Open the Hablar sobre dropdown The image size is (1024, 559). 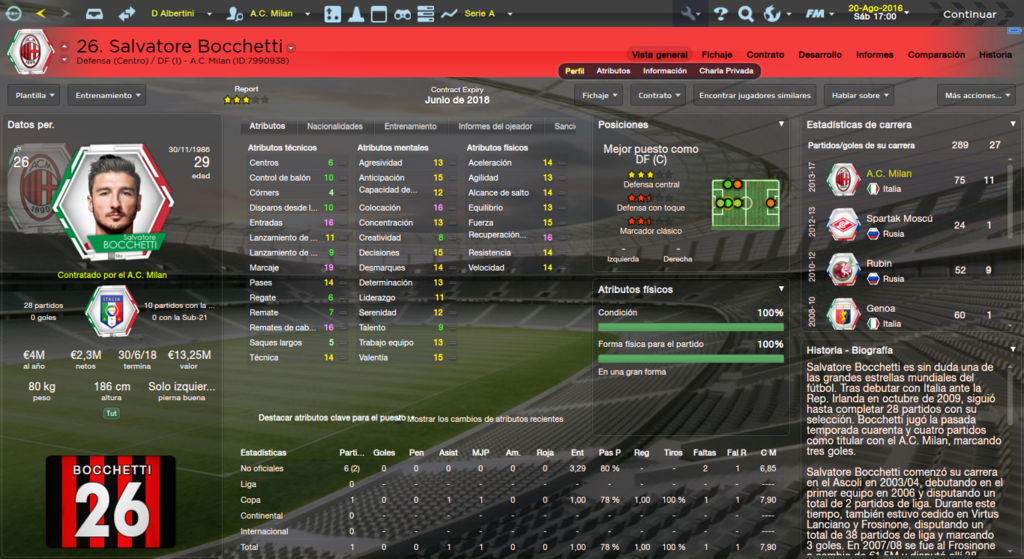[859, 95]
